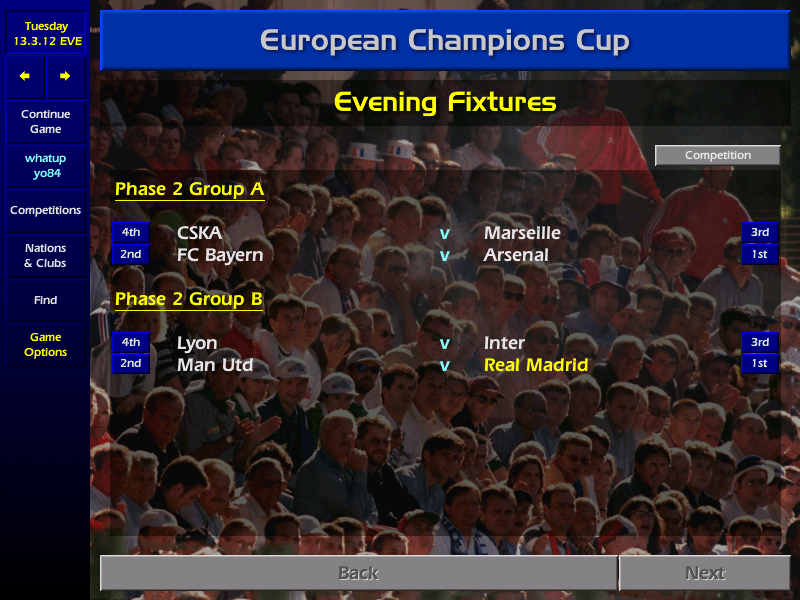Open the Competitions menu
Screen dimensions: 800x600
click(45, 211)
